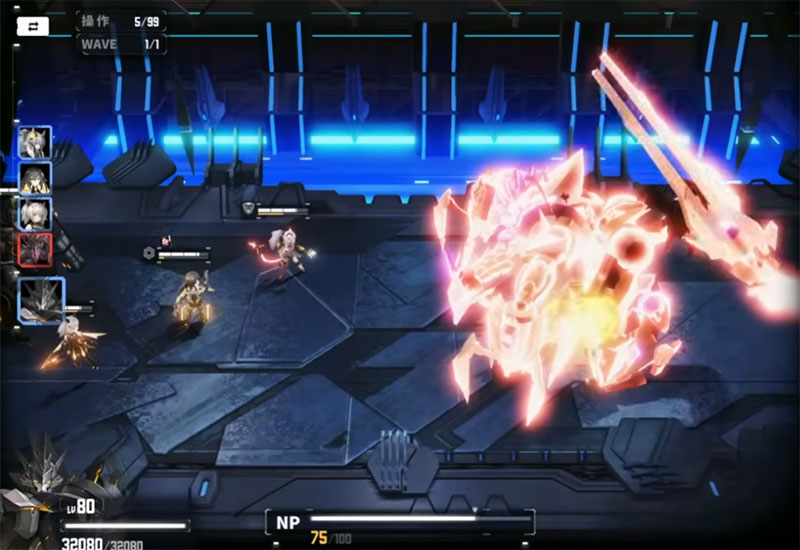The width and height of the screenshot is (800, 550).
Task: Click the swap arrows button
Action: (x=32, y=26)
